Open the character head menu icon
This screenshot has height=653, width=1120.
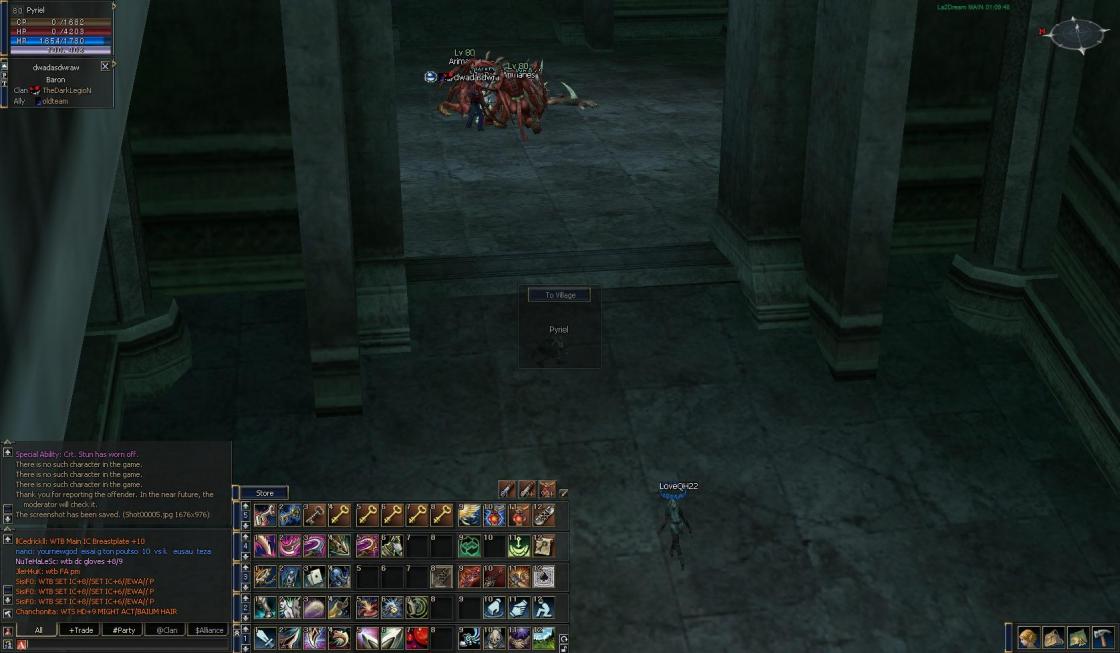tap(1028, 638)
